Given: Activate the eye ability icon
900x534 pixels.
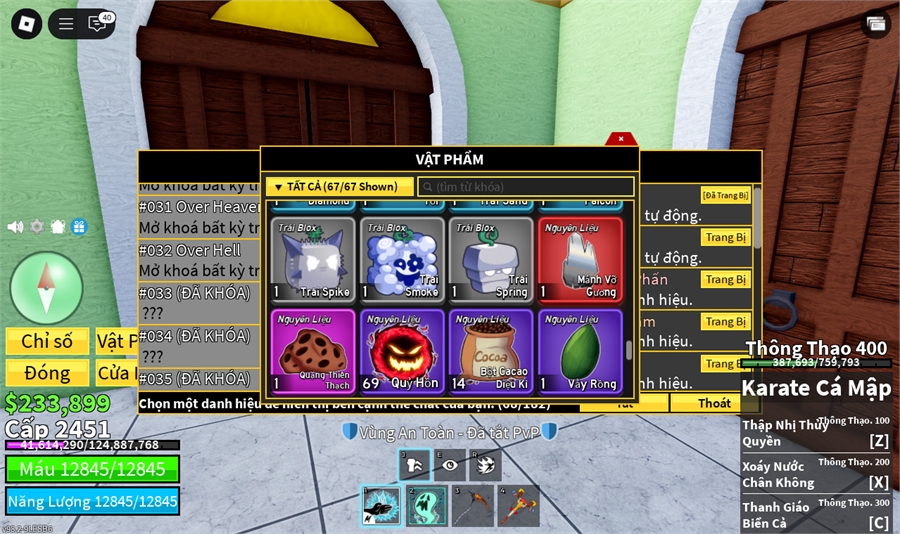Looking at the screenshot, I should click(x=450, y=465).
